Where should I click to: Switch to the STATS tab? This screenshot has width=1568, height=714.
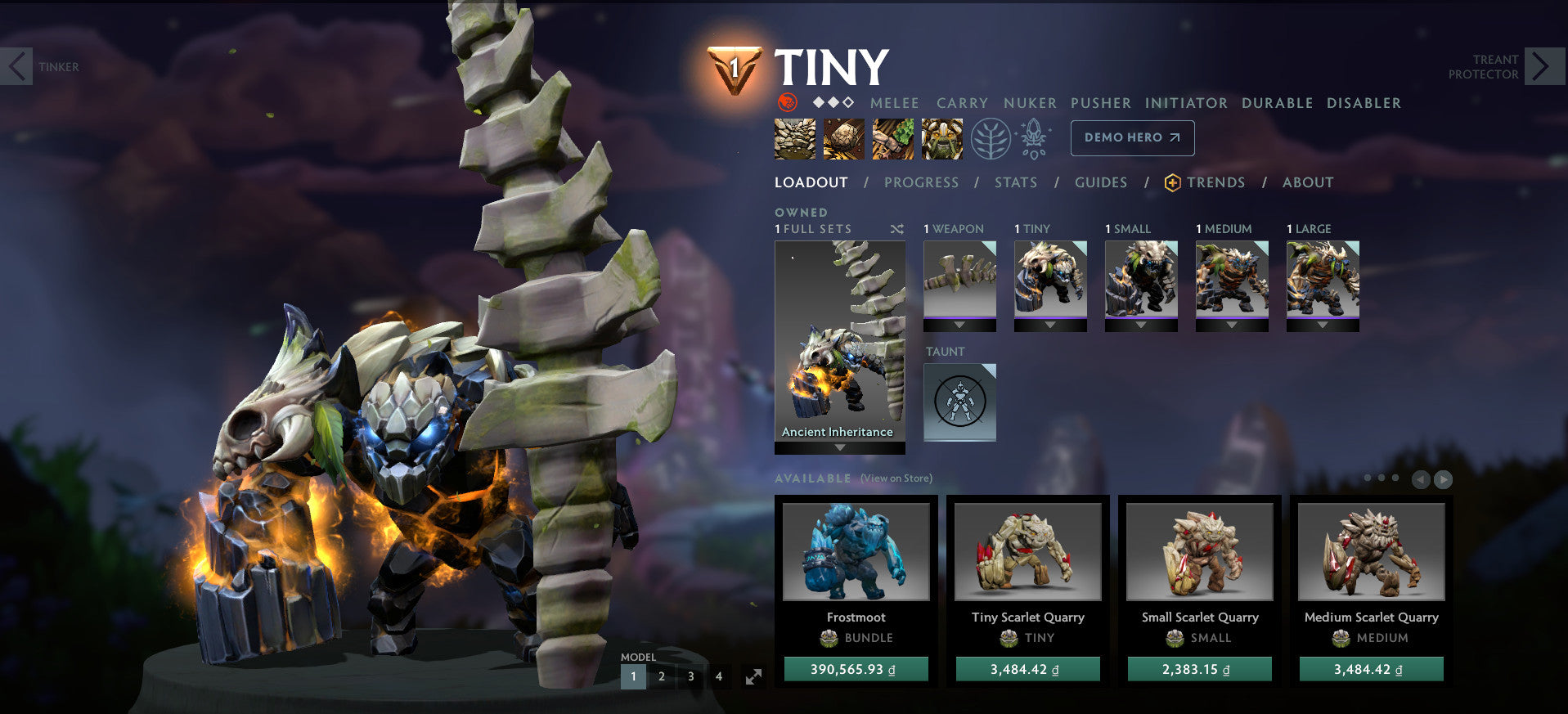(1016, 182)
